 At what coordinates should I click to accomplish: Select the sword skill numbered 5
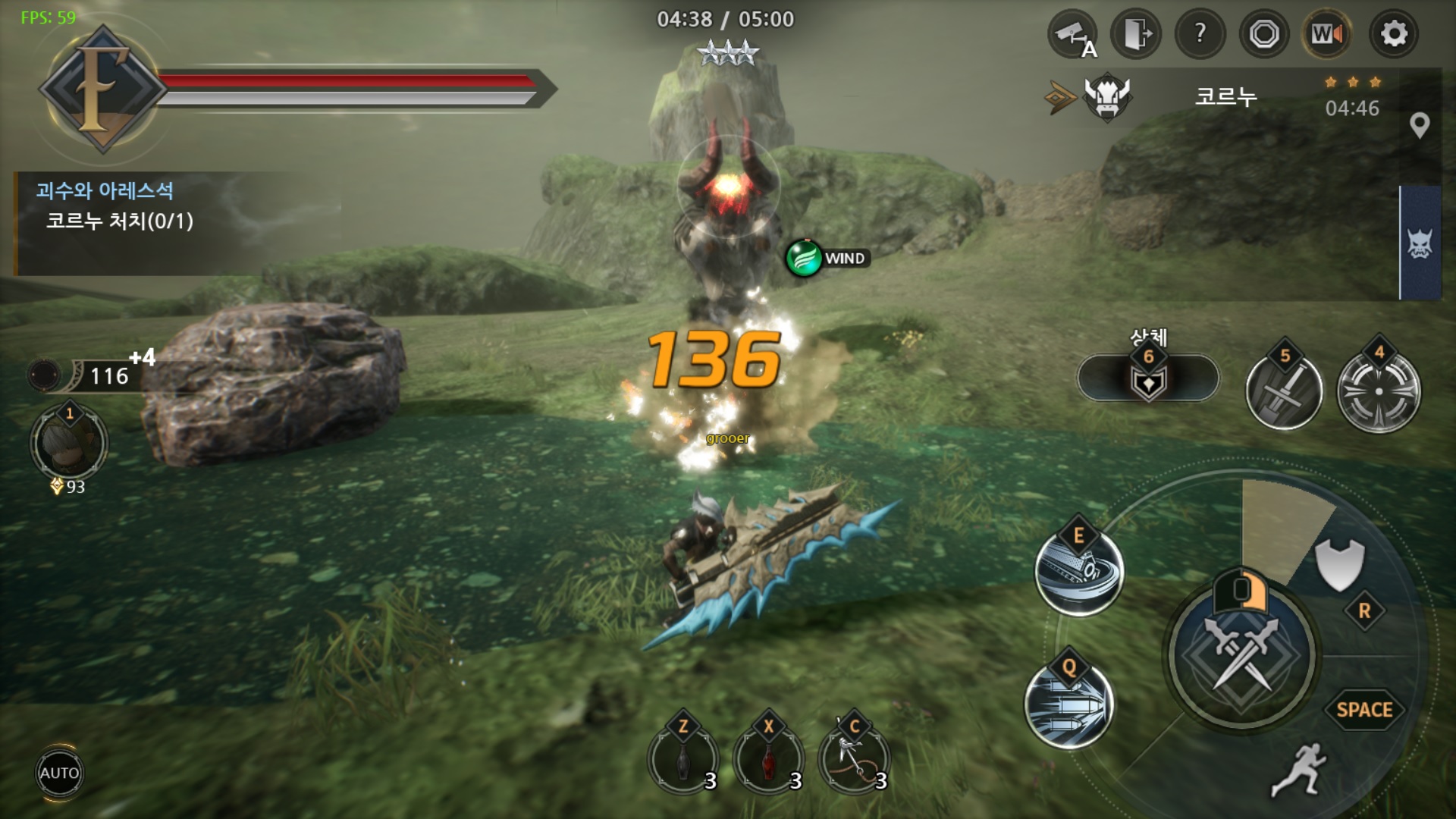[1283, 391]
